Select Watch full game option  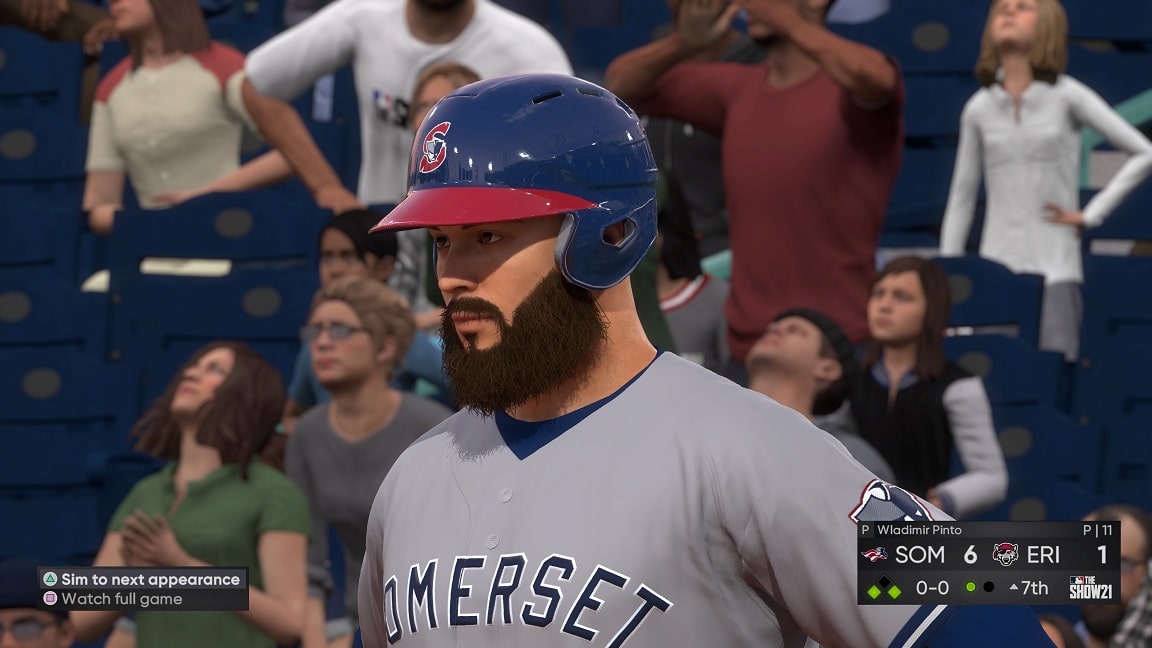121,599
